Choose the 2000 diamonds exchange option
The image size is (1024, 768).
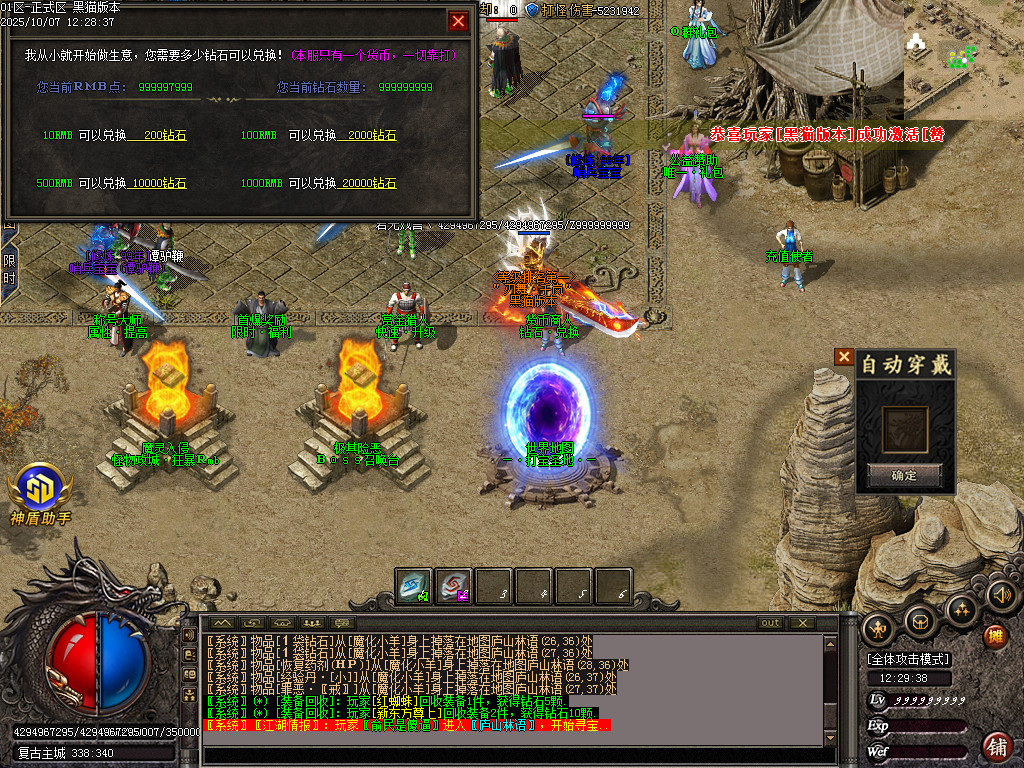coord(367,135)
